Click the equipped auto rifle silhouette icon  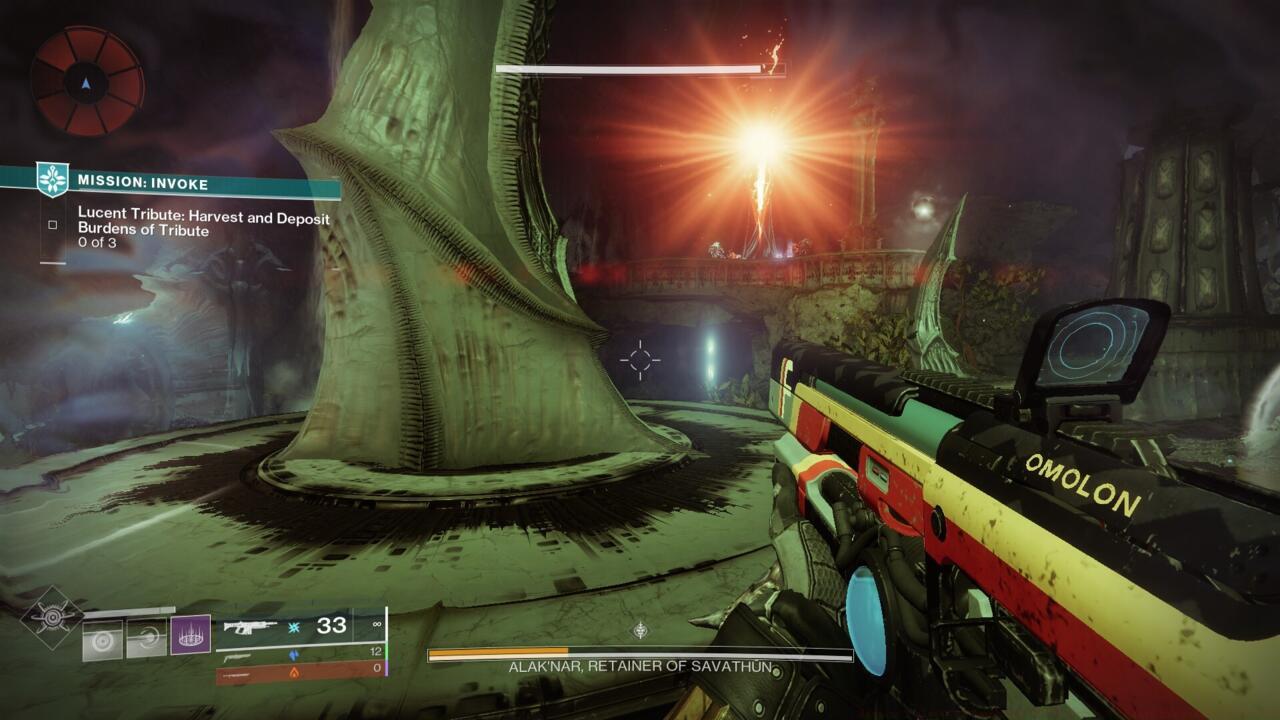(x=250, y=626)
